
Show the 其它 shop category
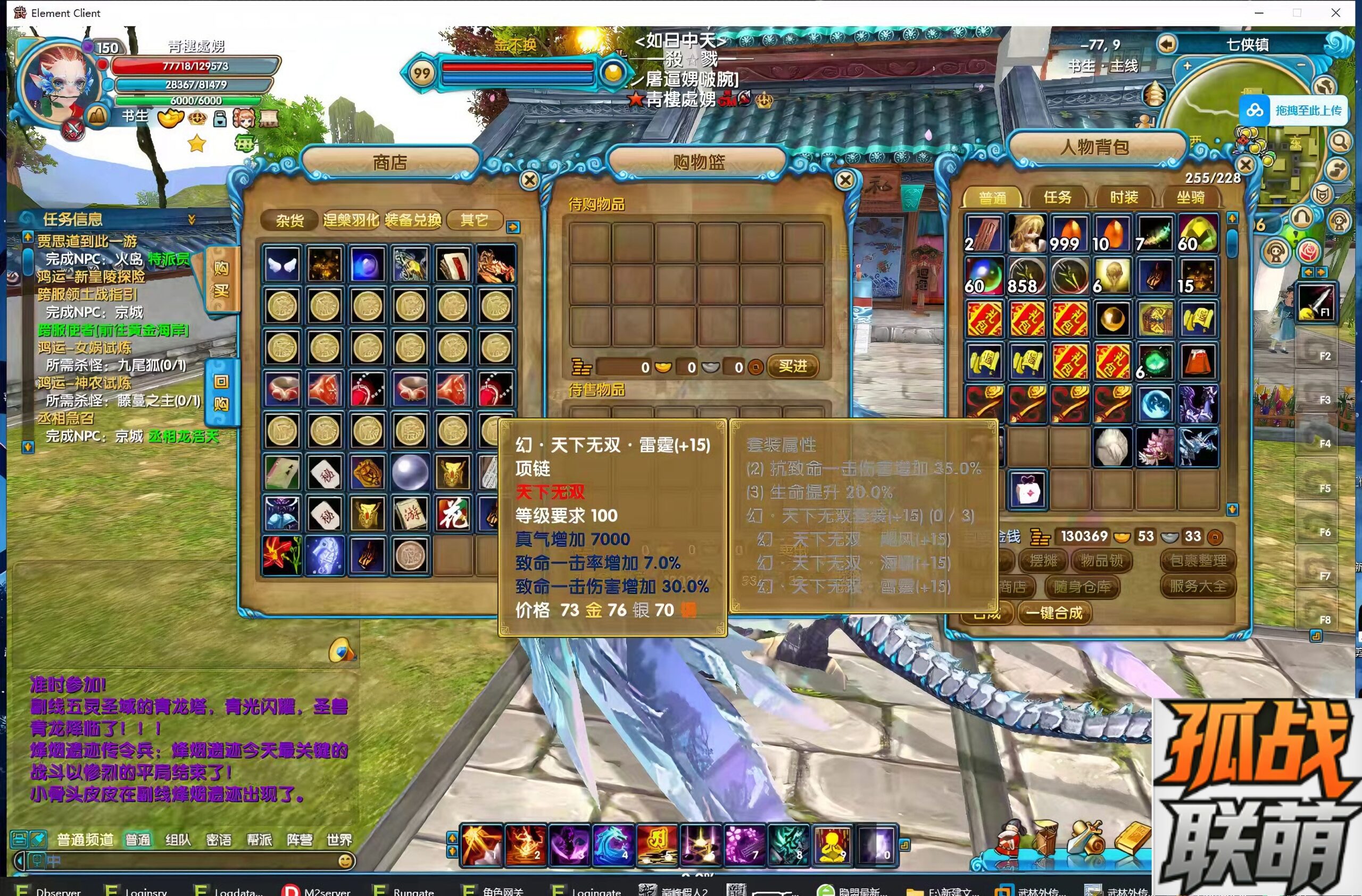475,220
